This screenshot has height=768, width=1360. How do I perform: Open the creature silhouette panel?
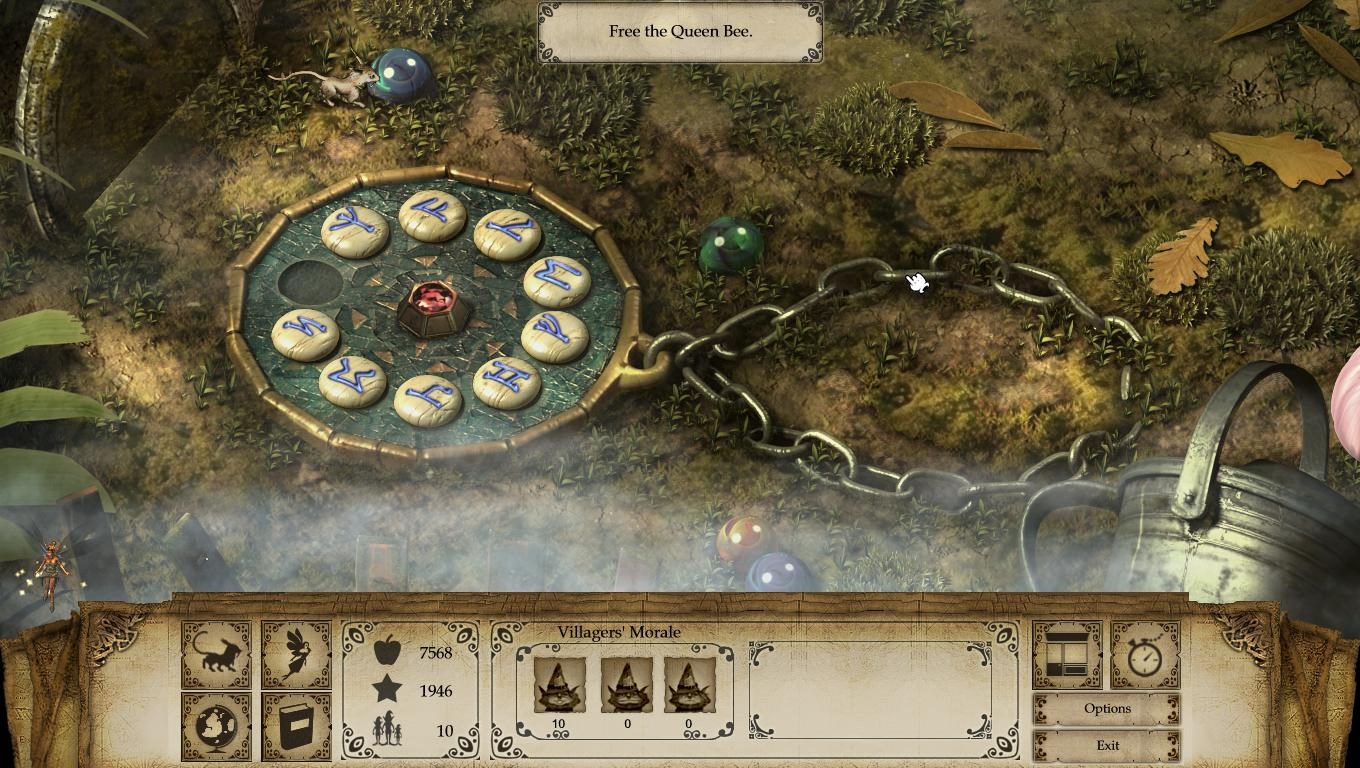point(216,654)
